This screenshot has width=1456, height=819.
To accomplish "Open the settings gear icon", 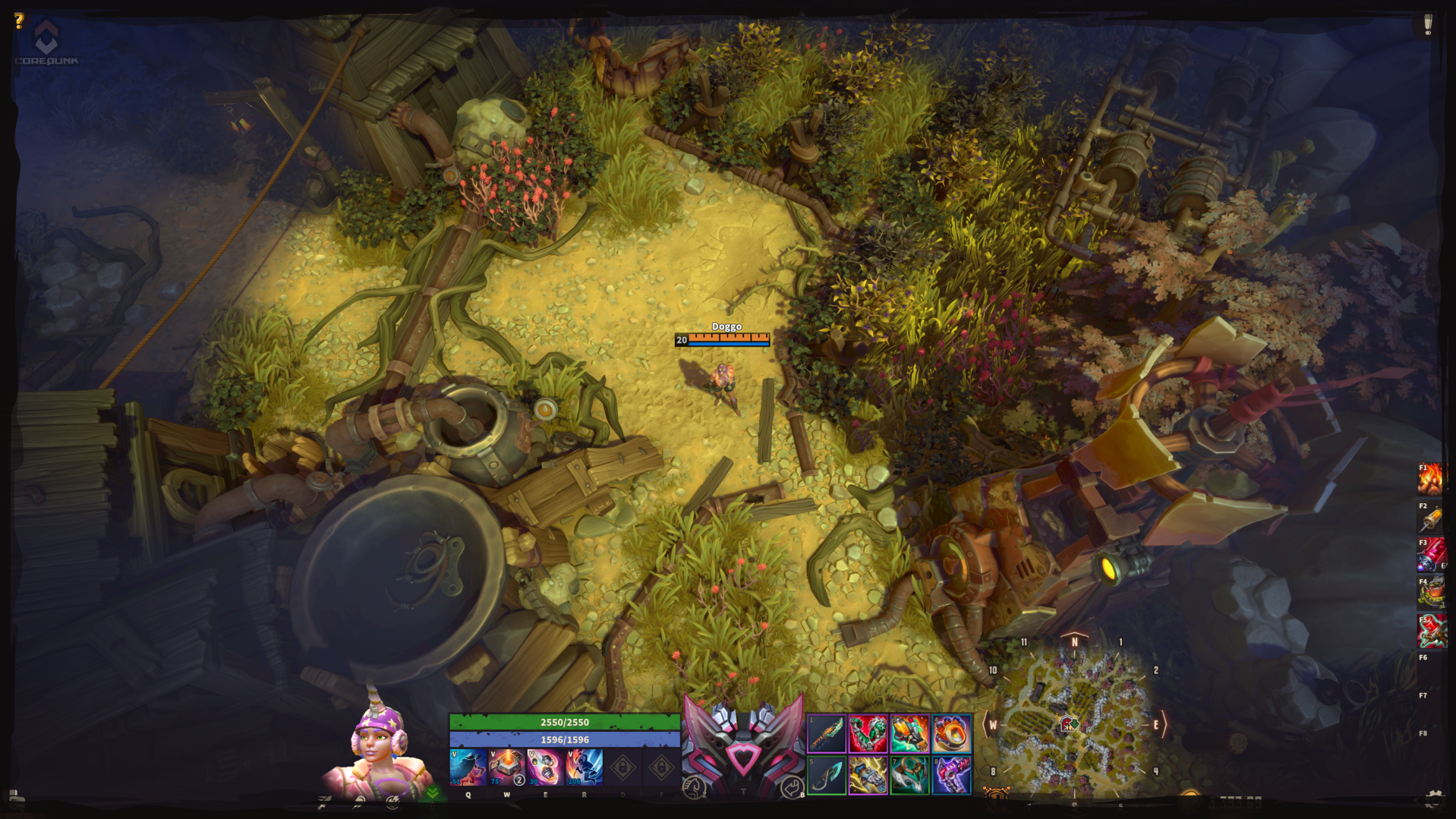I will [1433, 798].
